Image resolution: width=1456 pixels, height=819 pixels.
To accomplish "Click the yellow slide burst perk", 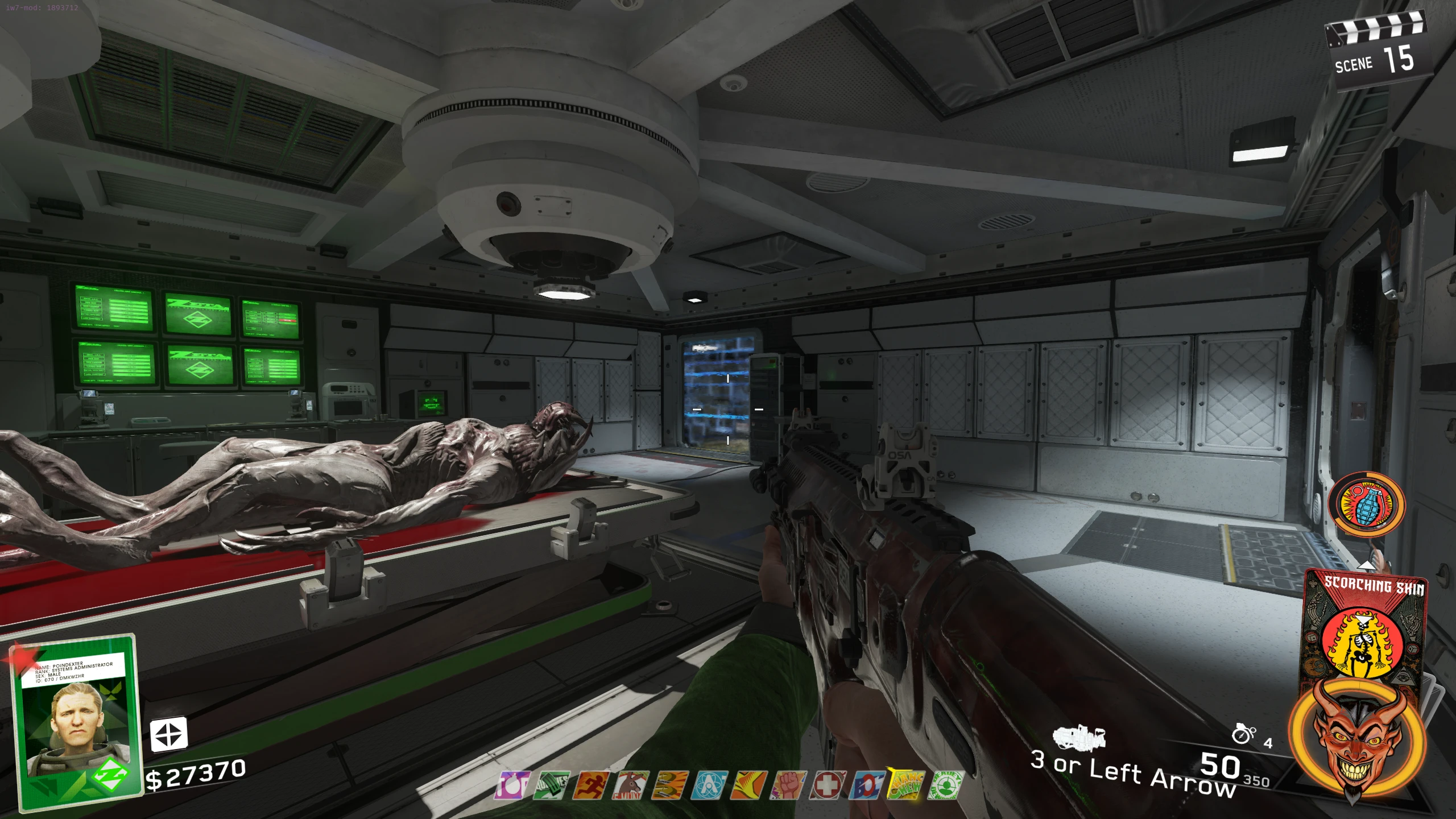I will [748, 785].
